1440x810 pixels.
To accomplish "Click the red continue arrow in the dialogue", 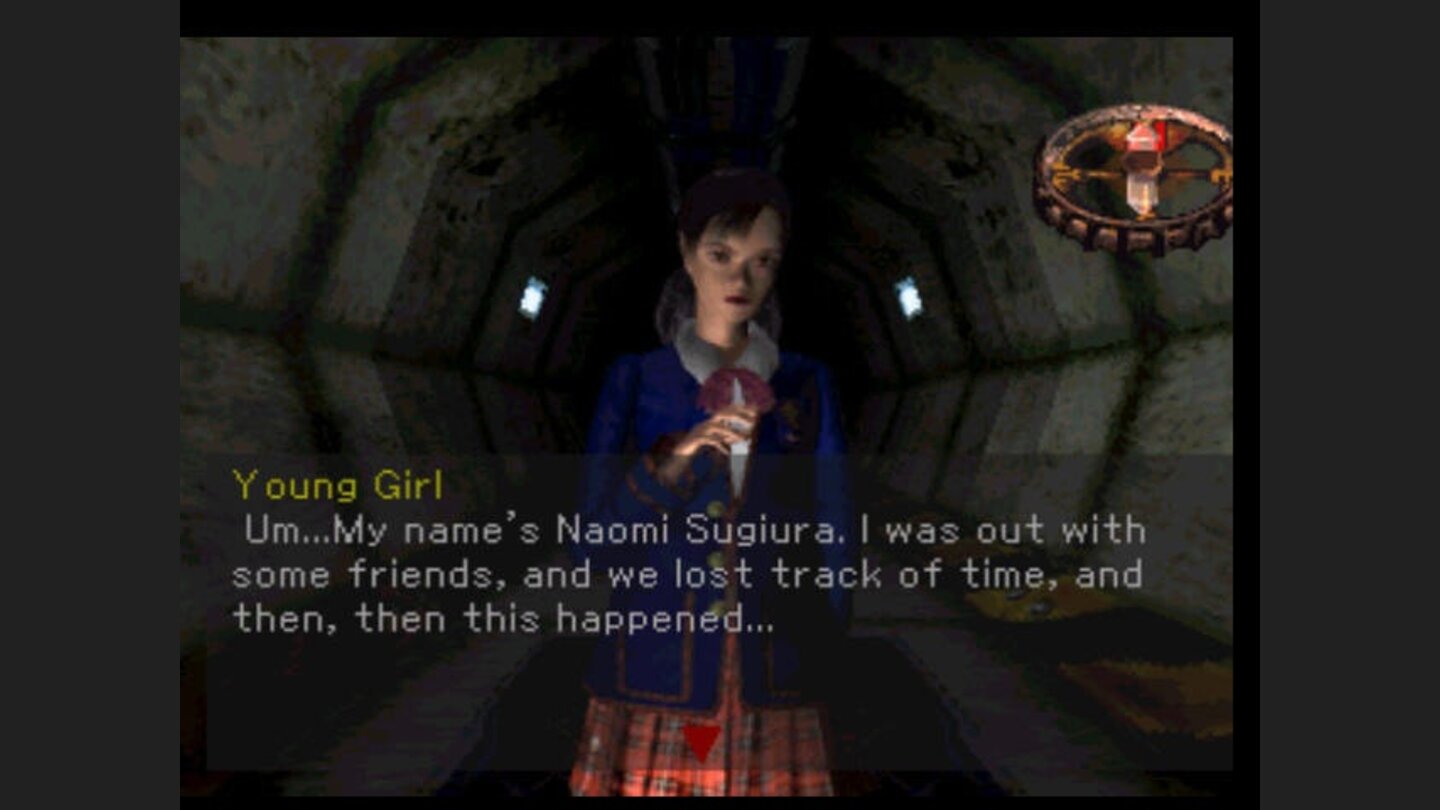I will (703, 740).
